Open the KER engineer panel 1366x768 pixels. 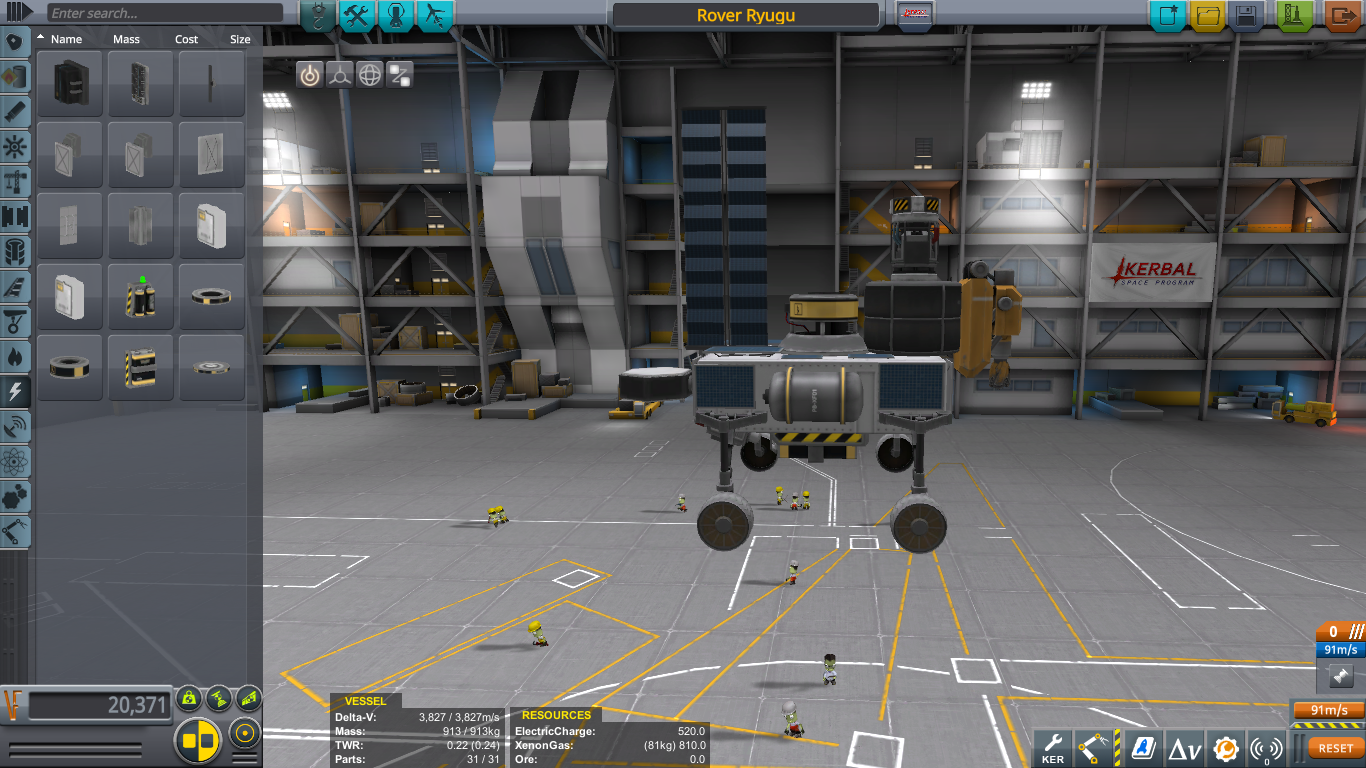1053,747
